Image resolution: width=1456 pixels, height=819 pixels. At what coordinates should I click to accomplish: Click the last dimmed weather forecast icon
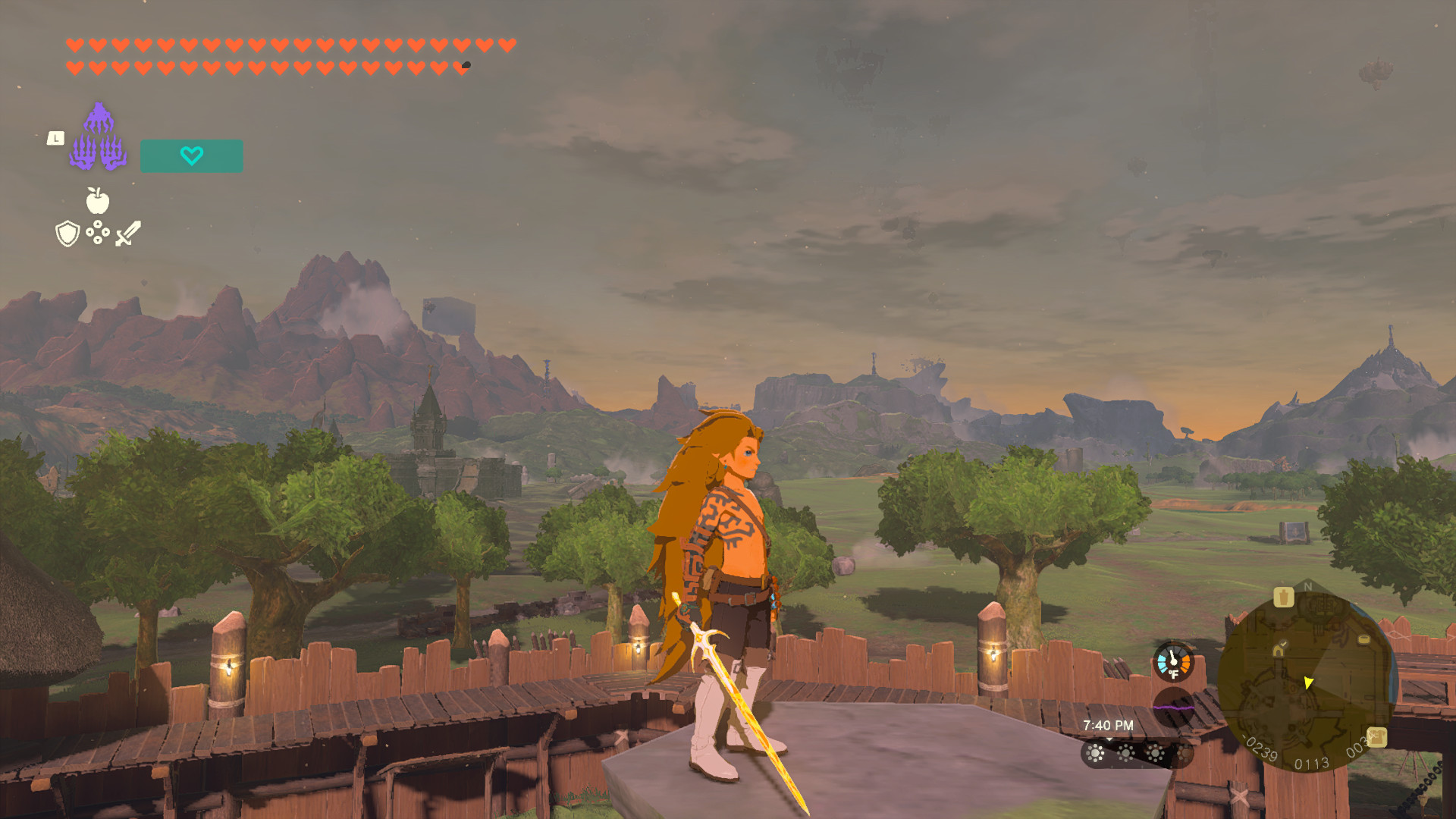tap(1185, 752)
